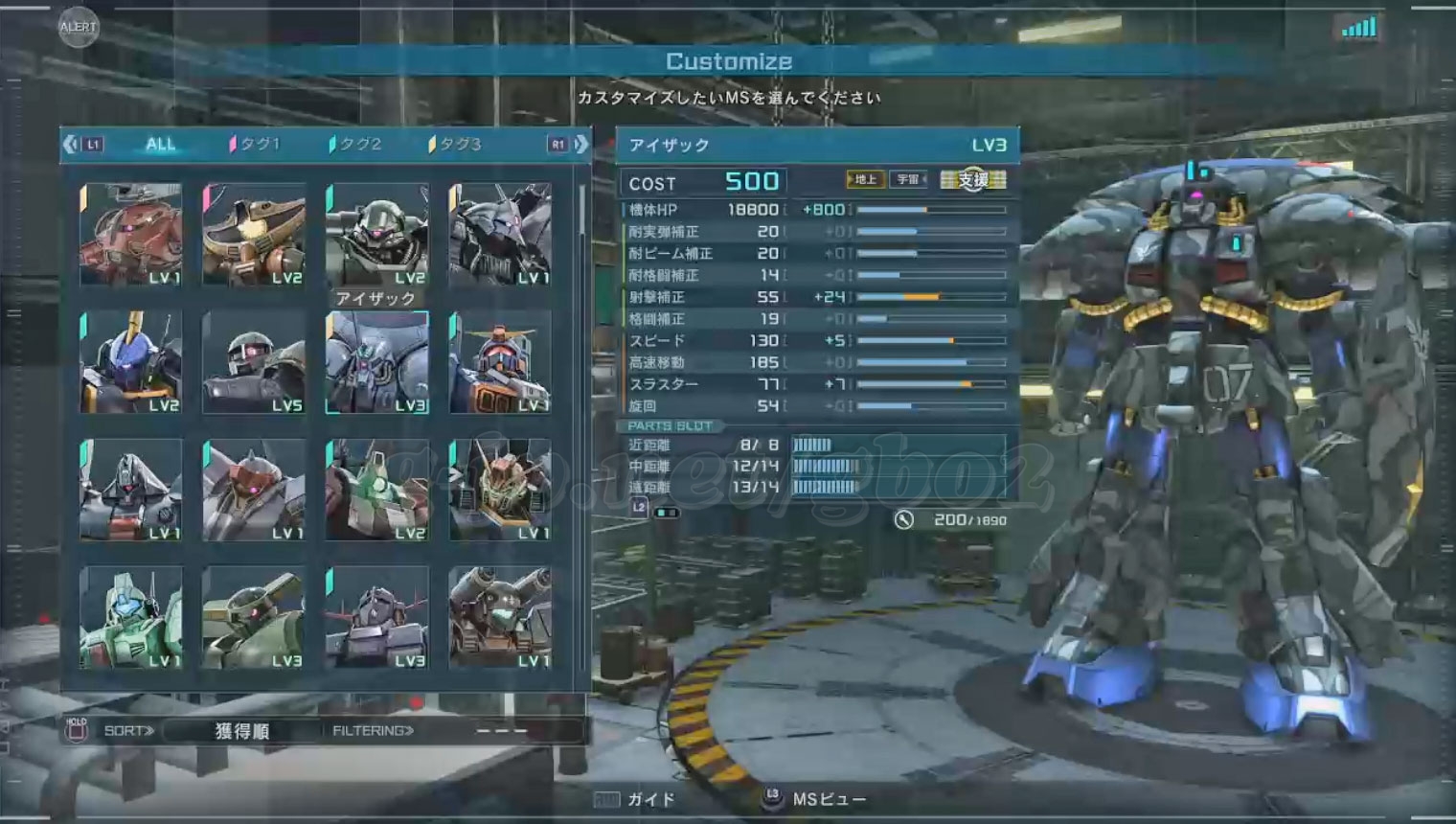
Task: Pick the blue-headed LV2 suit with gold crest
Action: [x=131, y=362]
